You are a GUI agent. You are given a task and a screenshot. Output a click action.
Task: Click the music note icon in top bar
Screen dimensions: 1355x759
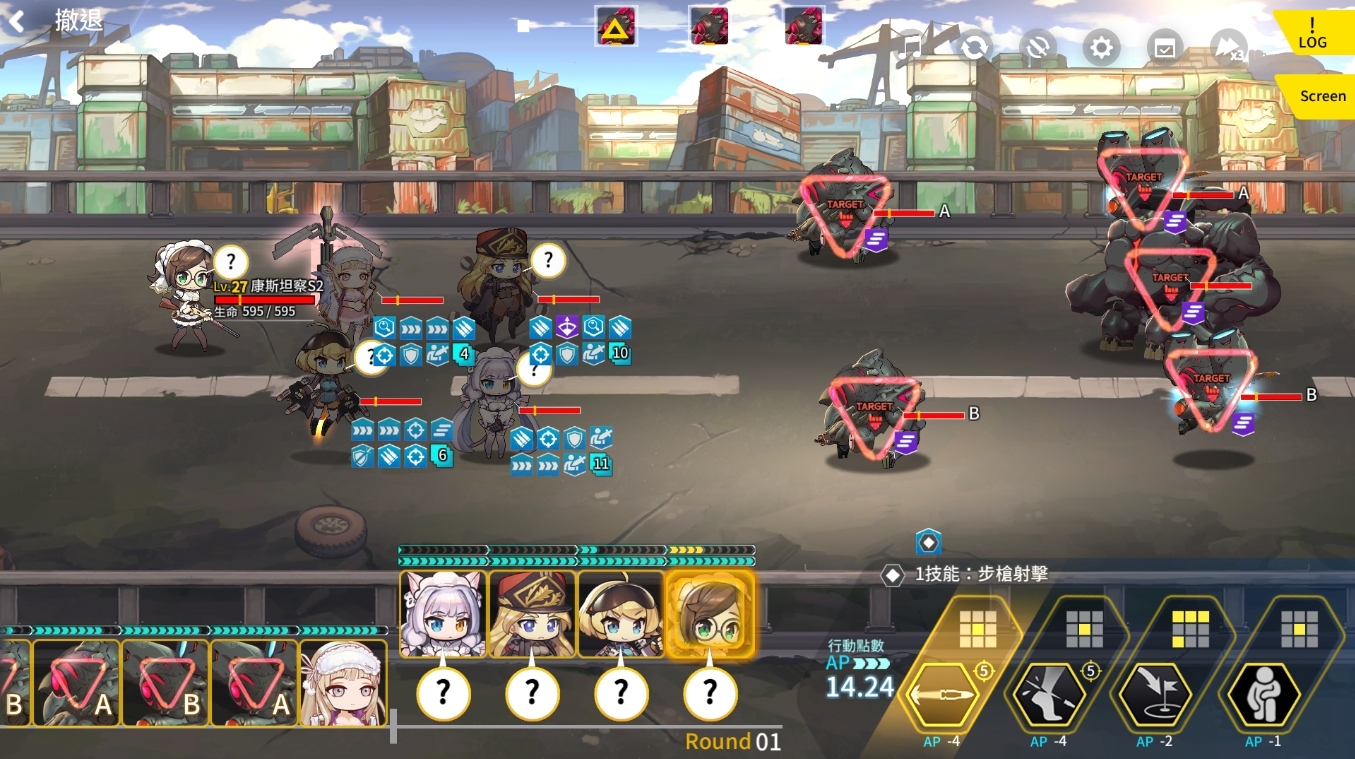911,47
